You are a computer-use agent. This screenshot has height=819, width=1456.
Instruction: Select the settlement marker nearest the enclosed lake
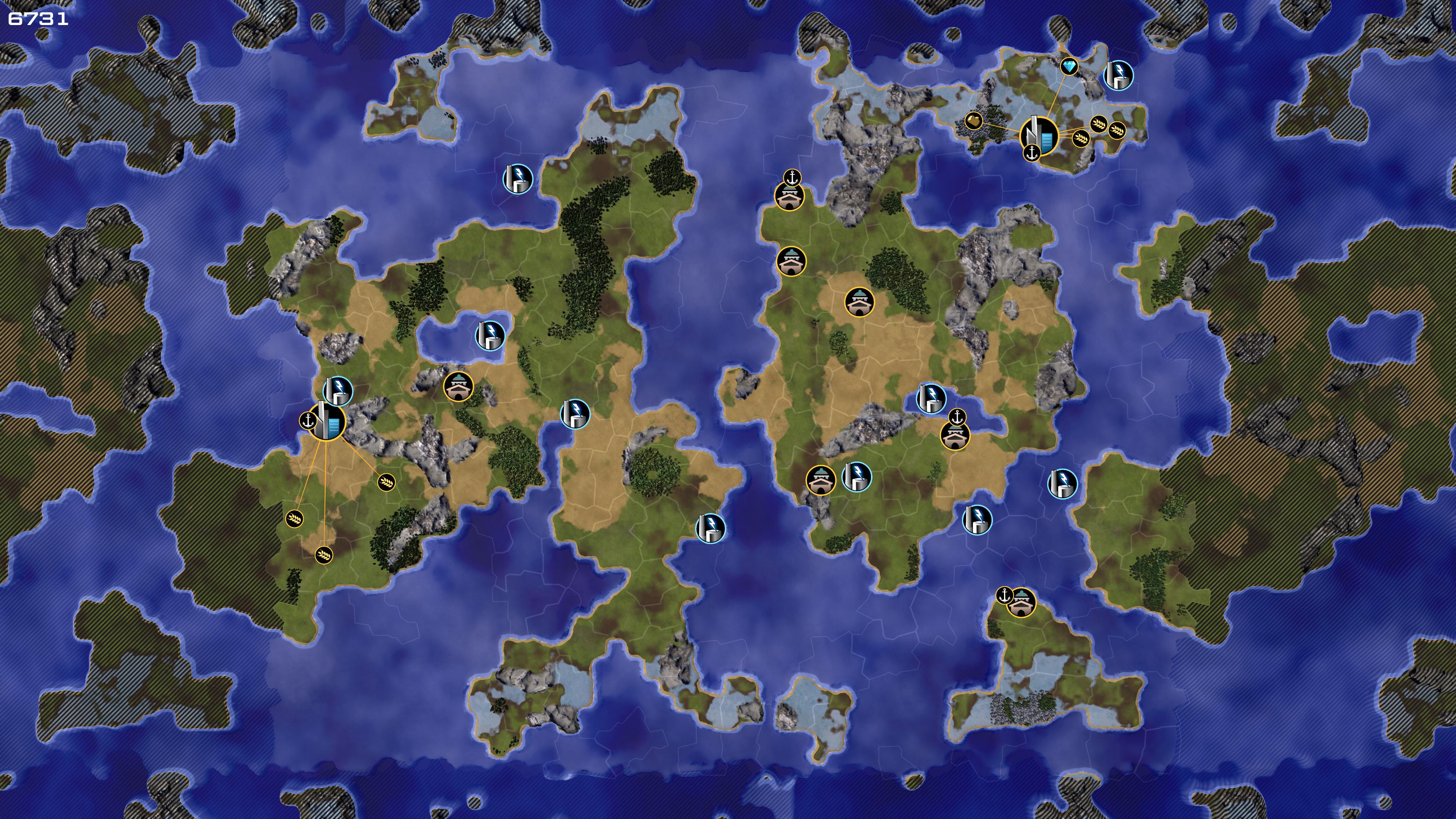click(x=458, y=387)
